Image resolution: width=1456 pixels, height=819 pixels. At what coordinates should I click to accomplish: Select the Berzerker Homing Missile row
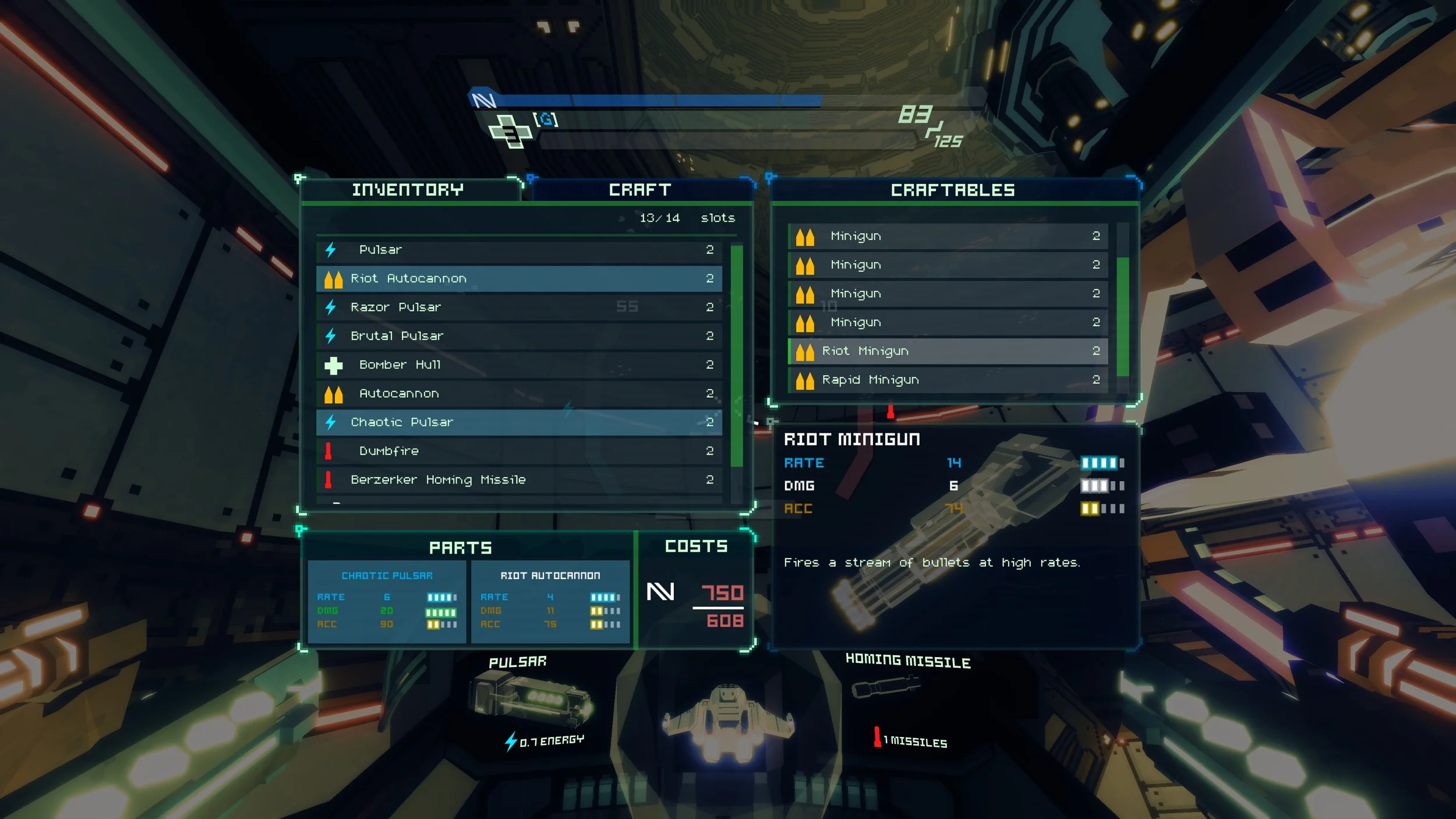(518, 479)
